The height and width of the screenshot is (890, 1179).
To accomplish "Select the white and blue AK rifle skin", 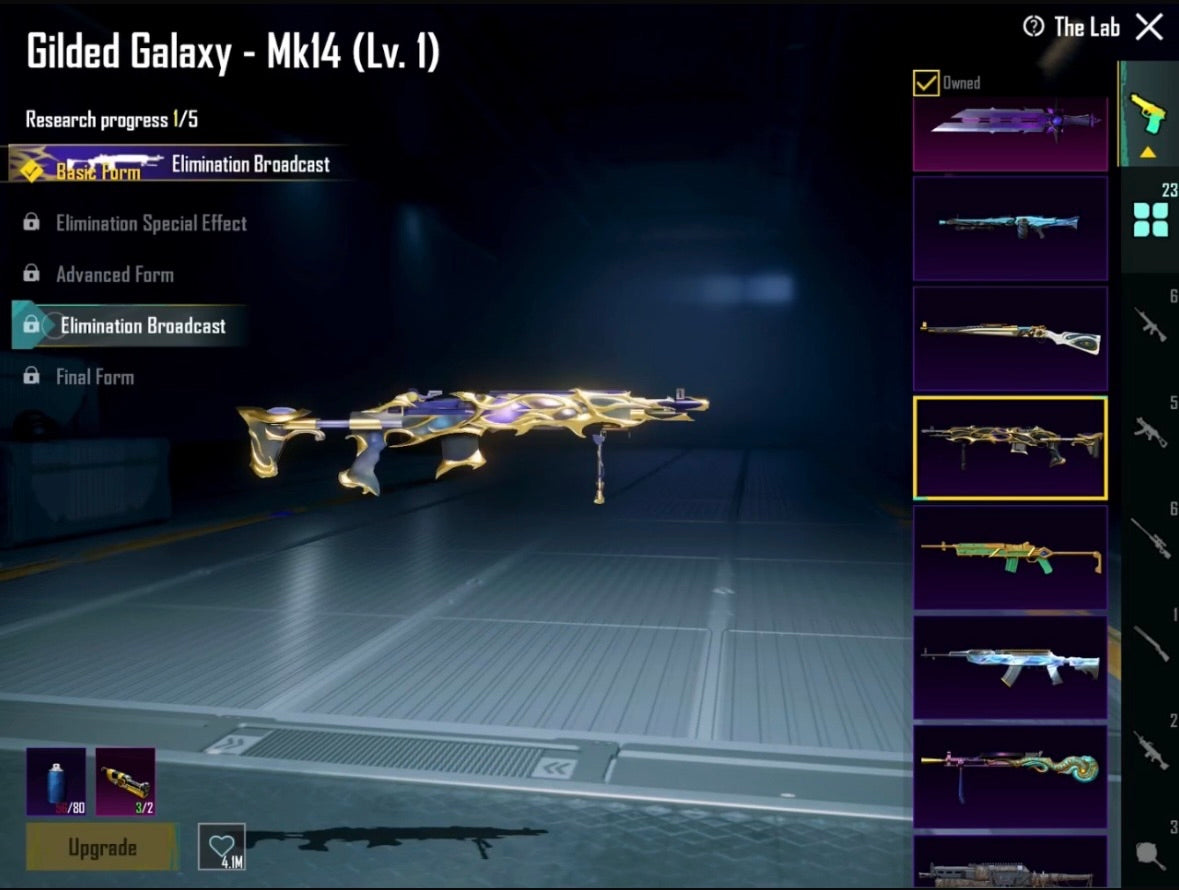I will pos(1010,667).
